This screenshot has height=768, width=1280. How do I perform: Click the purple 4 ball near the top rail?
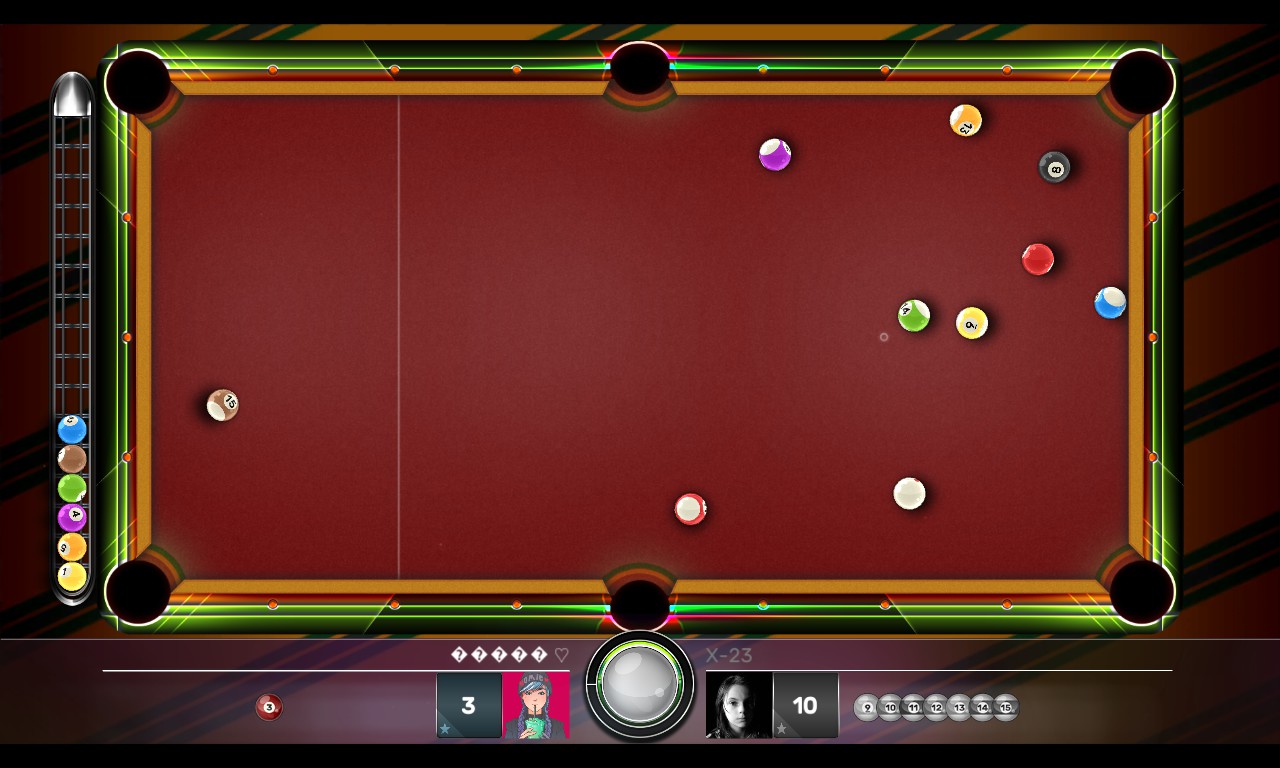tap(776, 154)
